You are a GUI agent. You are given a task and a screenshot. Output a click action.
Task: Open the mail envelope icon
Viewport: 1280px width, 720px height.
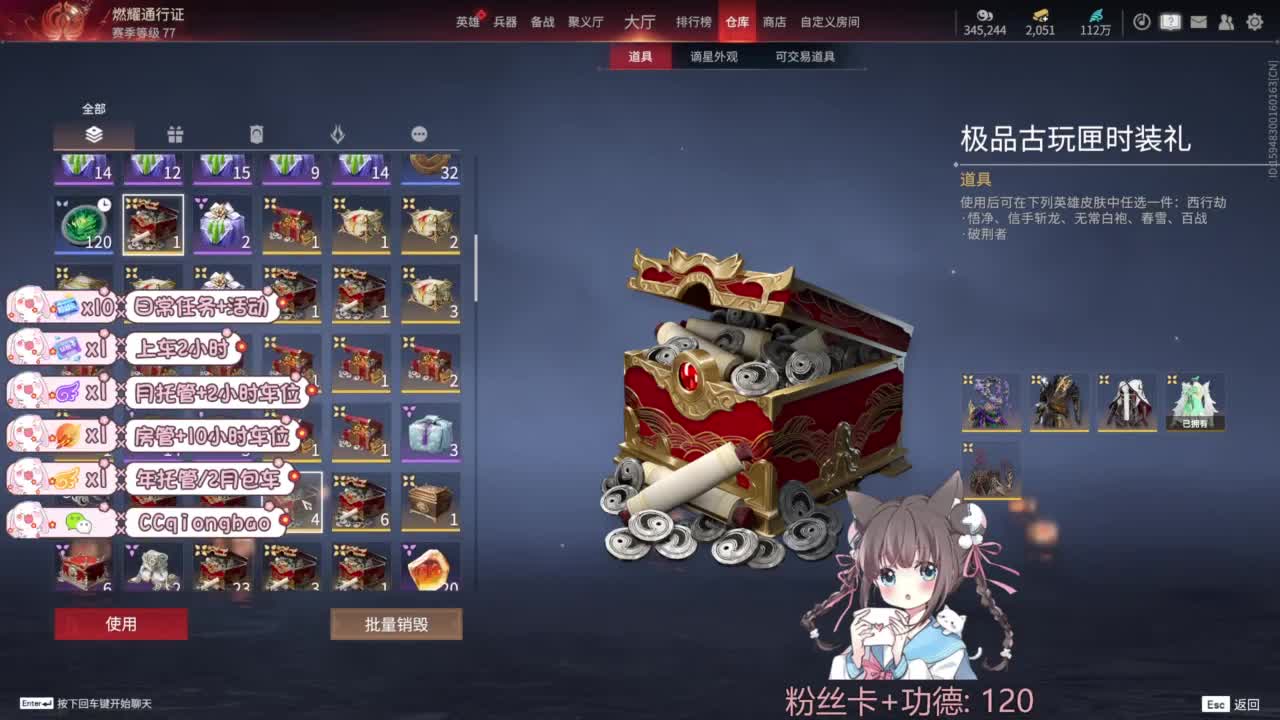[1199, 21]
